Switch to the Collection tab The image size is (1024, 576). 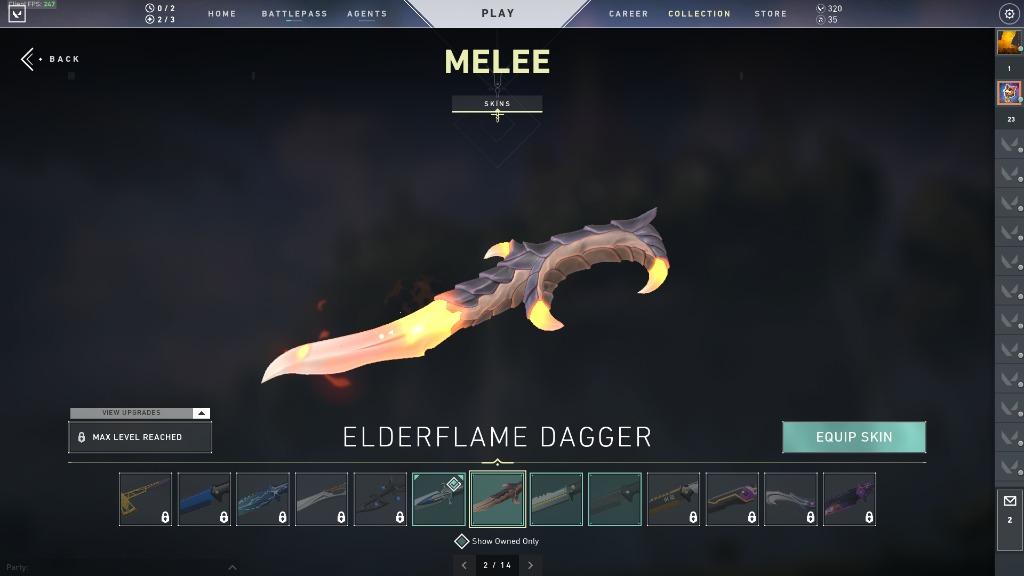[x=699, y=14]
